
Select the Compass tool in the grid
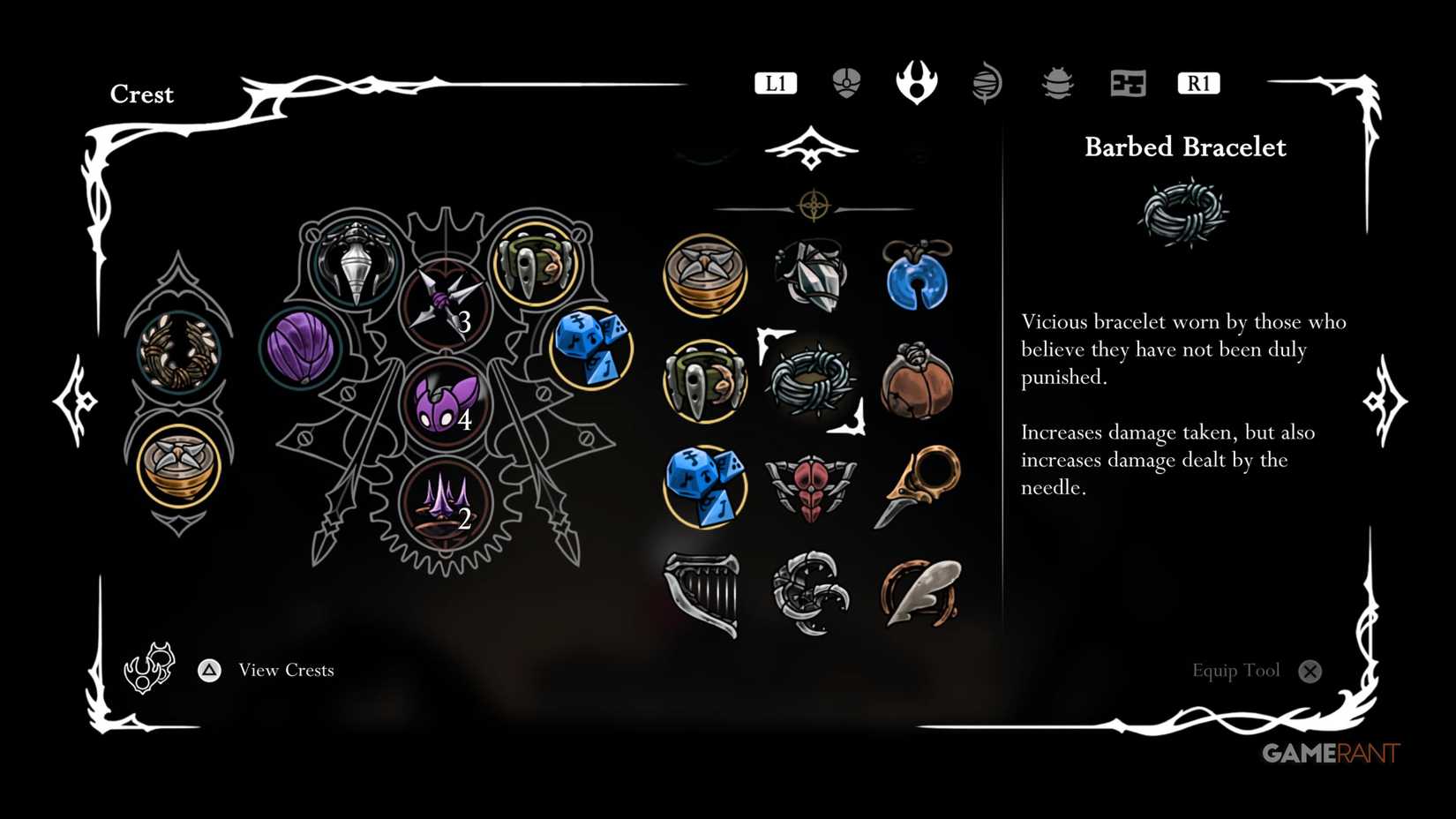(x=704, y=274)
